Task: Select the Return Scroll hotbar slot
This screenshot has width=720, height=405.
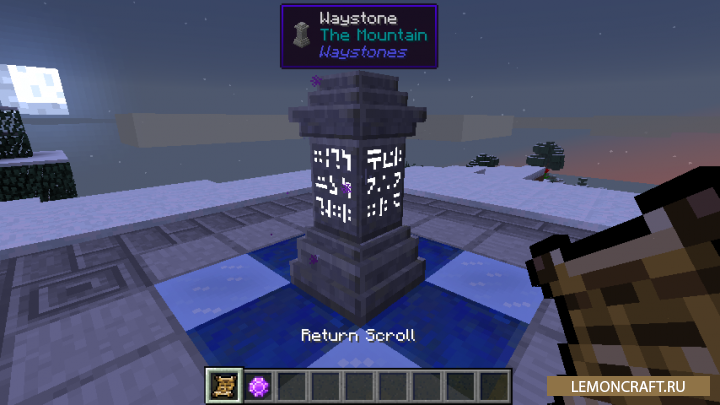Action: click(x=223, y=385)
